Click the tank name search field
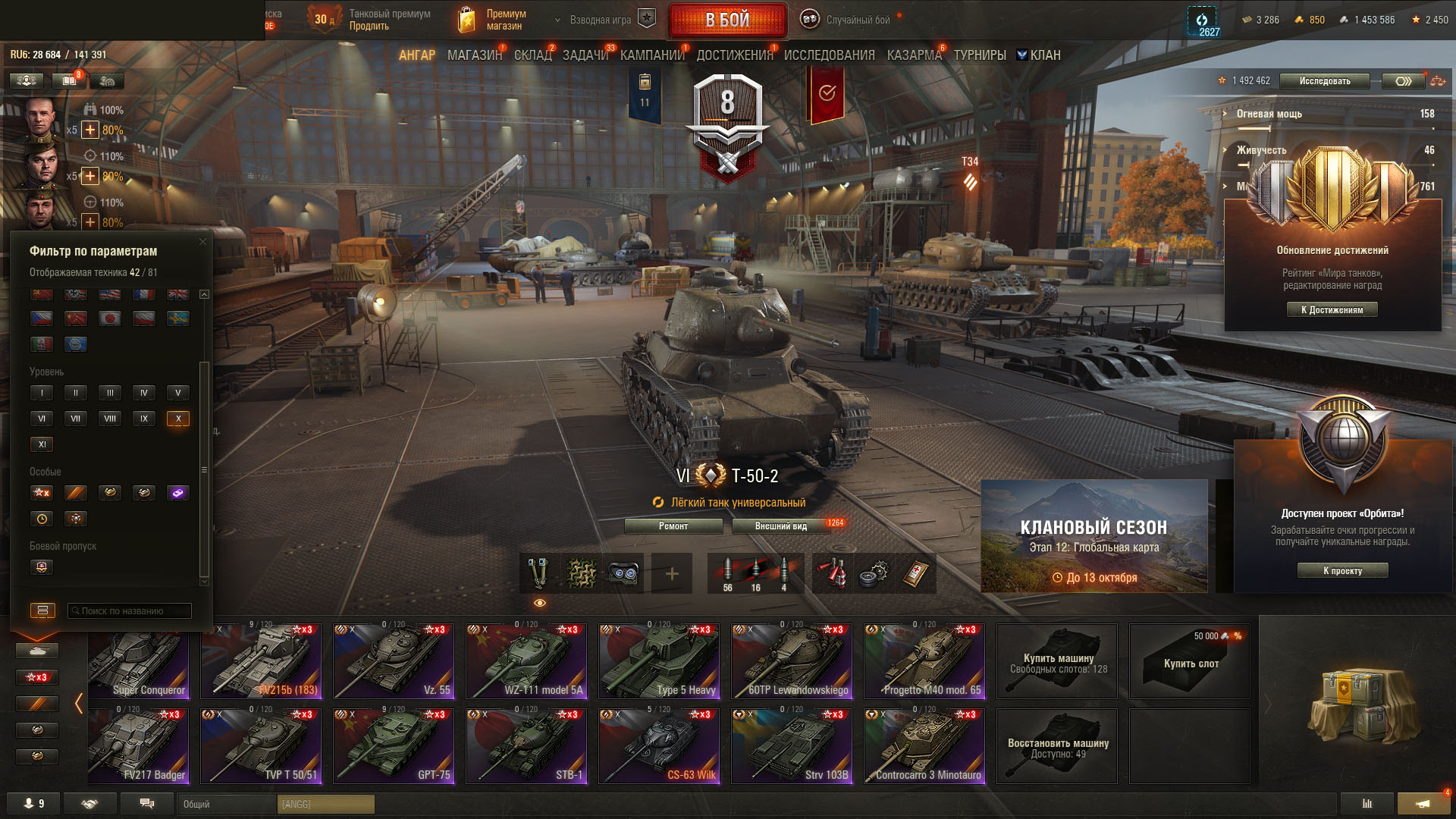The image size is (1456, 819). (x=130, y=611)
